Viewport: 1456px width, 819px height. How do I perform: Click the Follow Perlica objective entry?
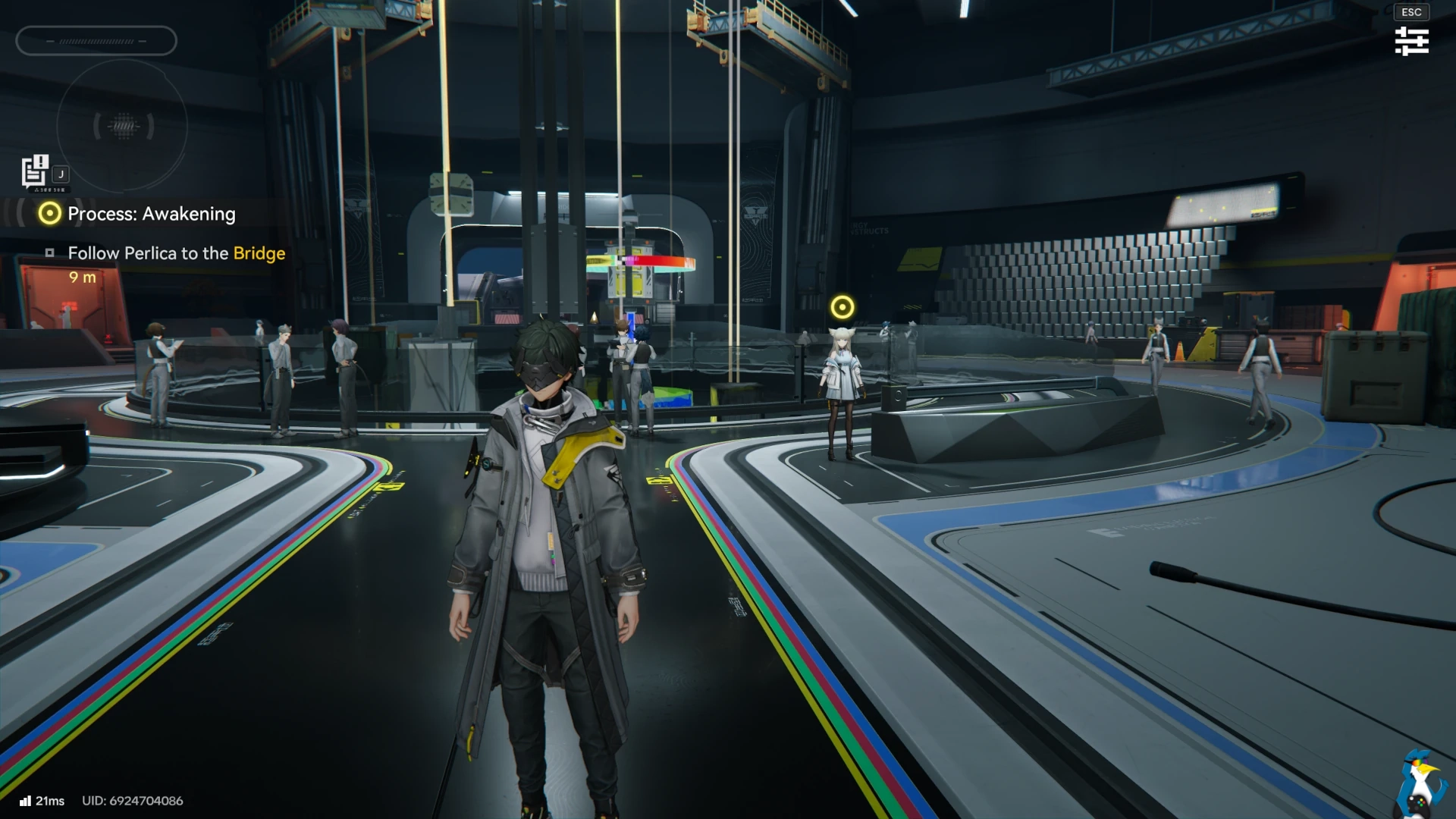[176, 253]
